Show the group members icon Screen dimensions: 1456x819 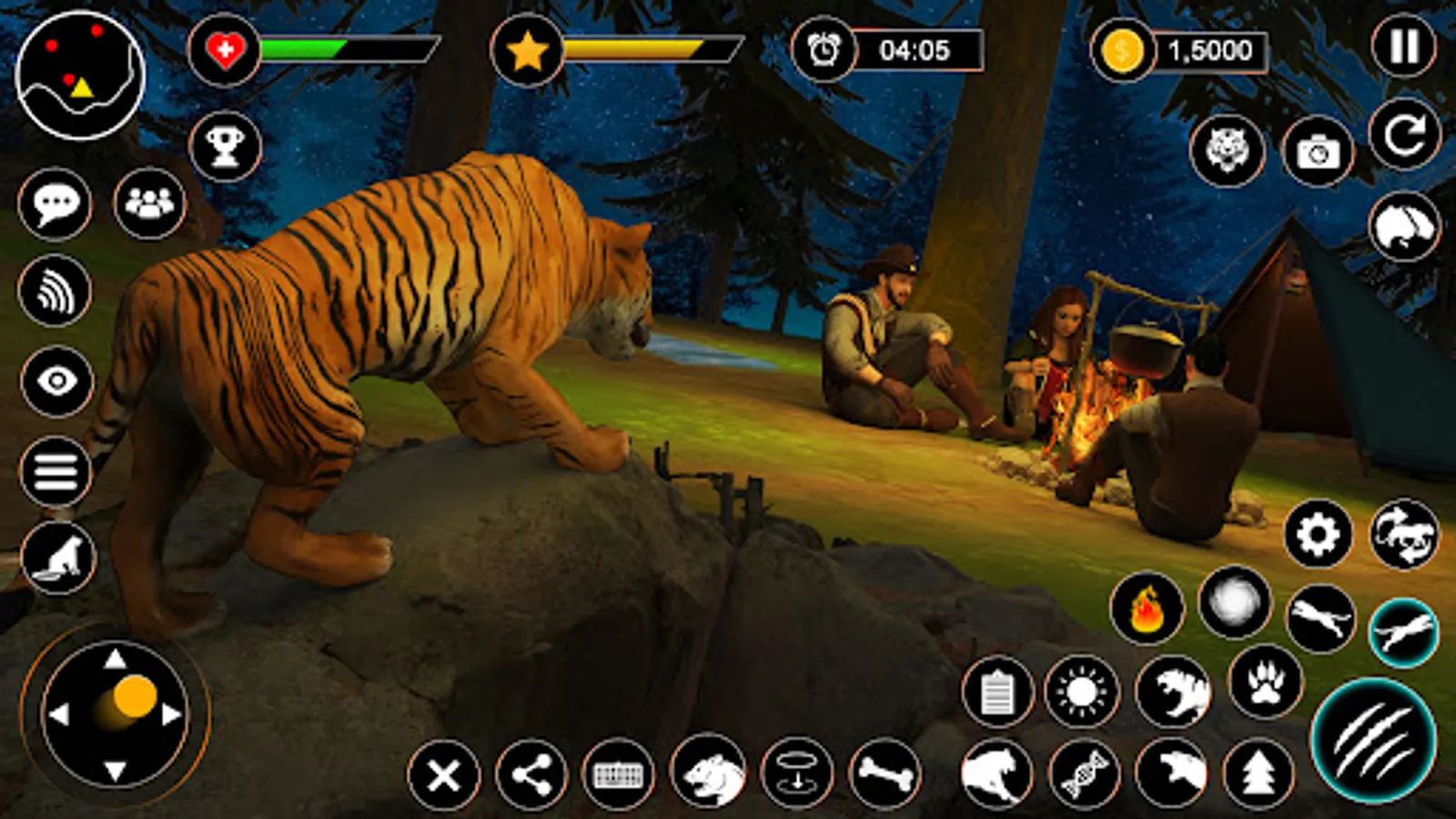click(x=149, y=203)
